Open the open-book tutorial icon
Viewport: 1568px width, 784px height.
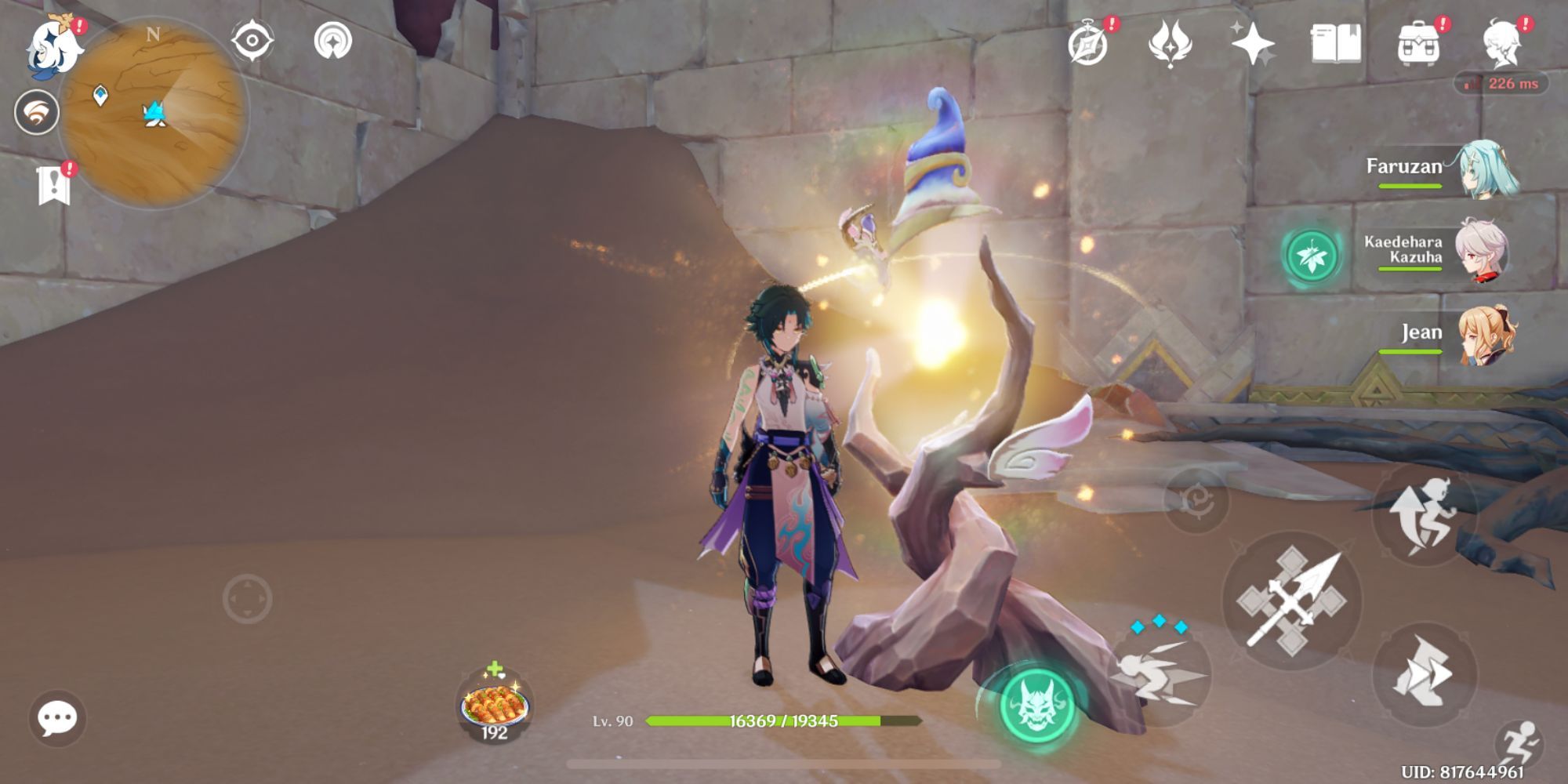(1335, 43)
